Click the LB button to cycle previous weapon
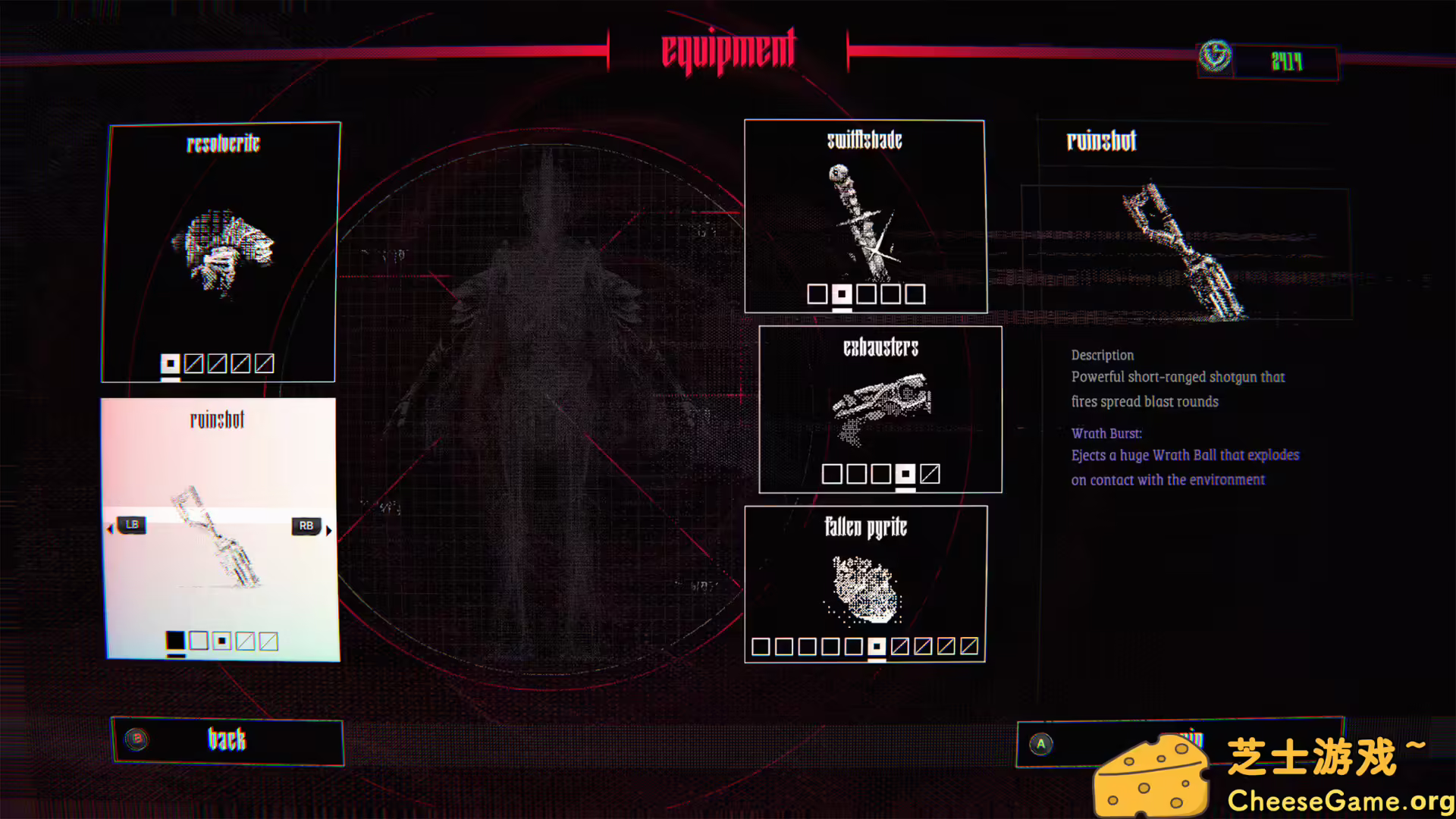1456x819 pixels. tap(131, 525)
